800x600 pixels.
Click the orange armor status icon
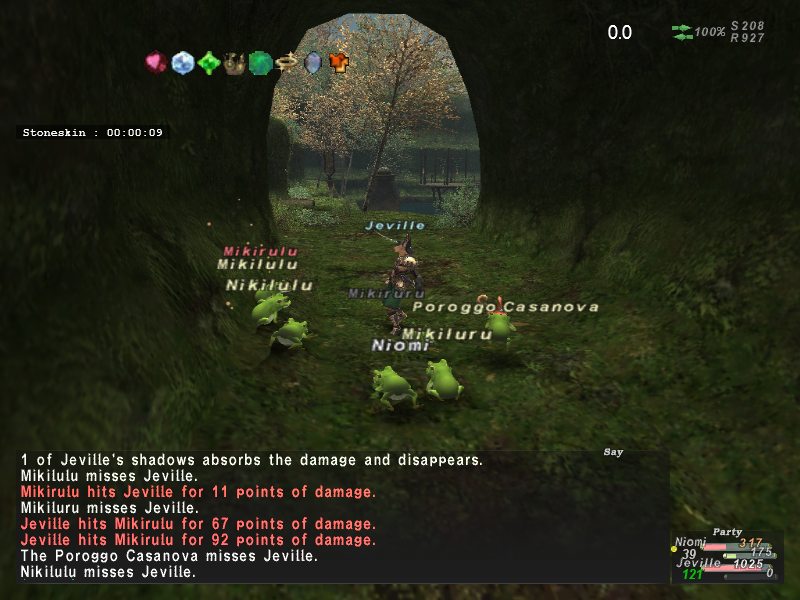339,63
